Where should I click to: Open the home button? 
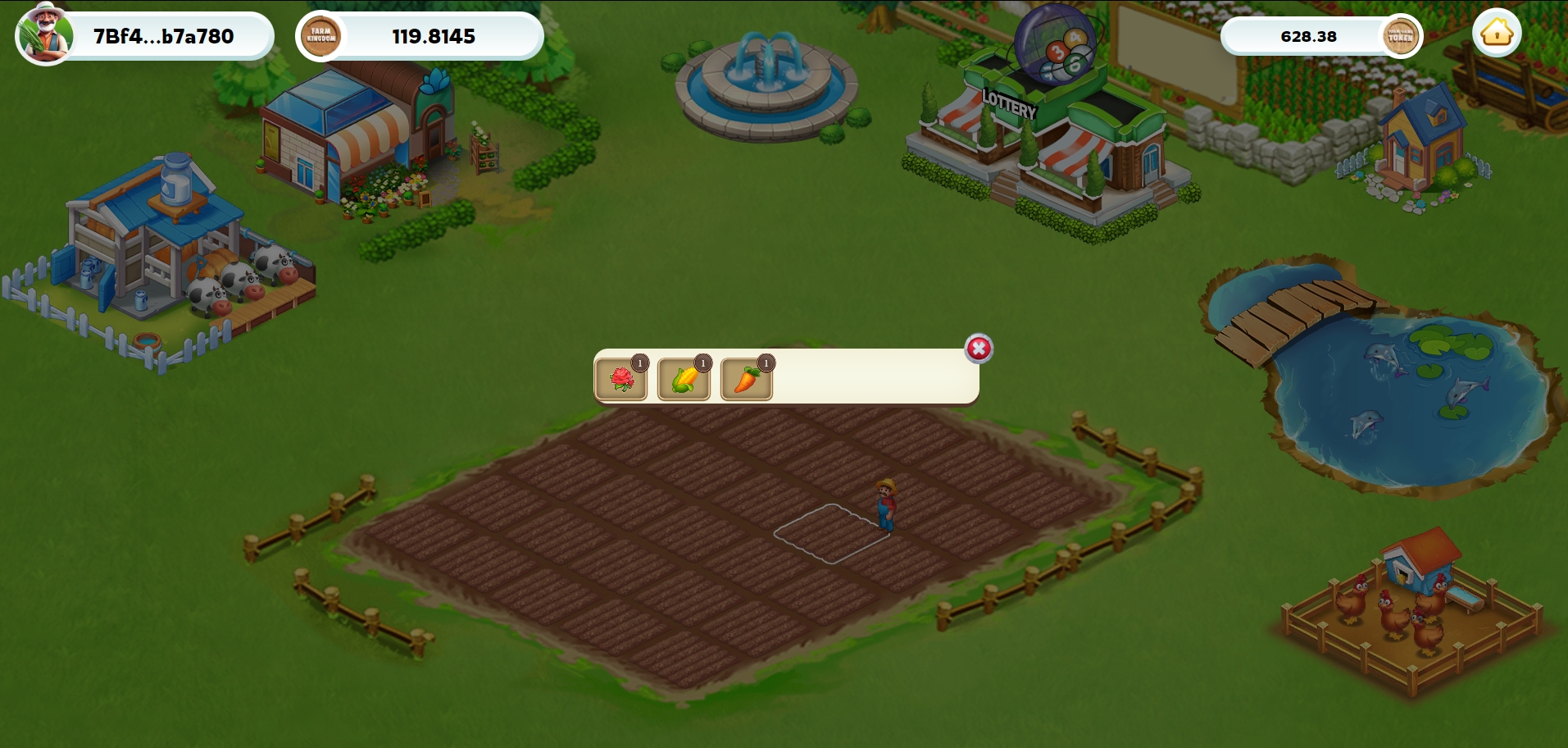tap(1497, 34)
